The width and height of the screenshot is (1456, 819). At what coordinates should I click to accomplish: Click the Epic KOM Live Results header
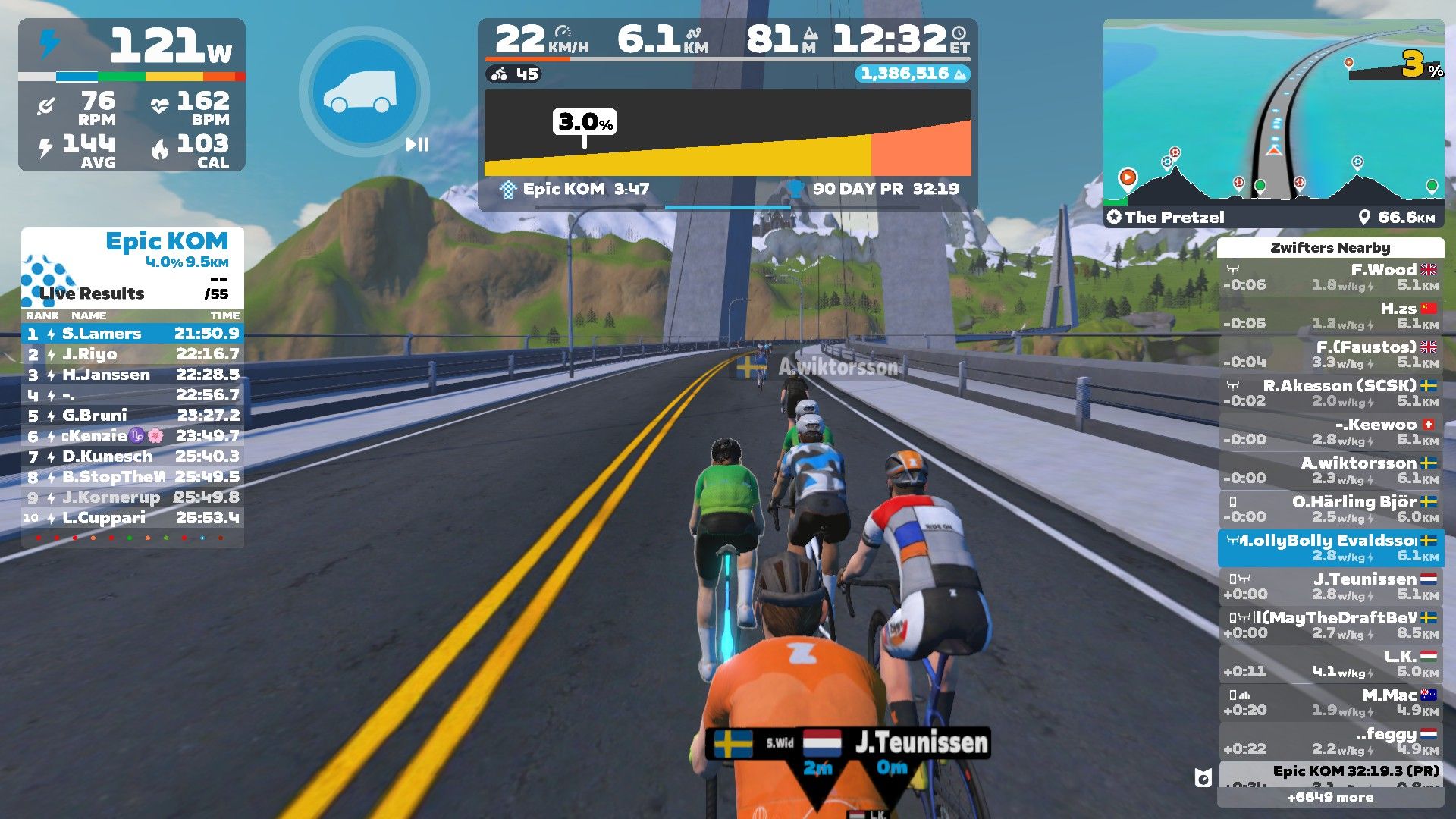(x=133, y=267)
